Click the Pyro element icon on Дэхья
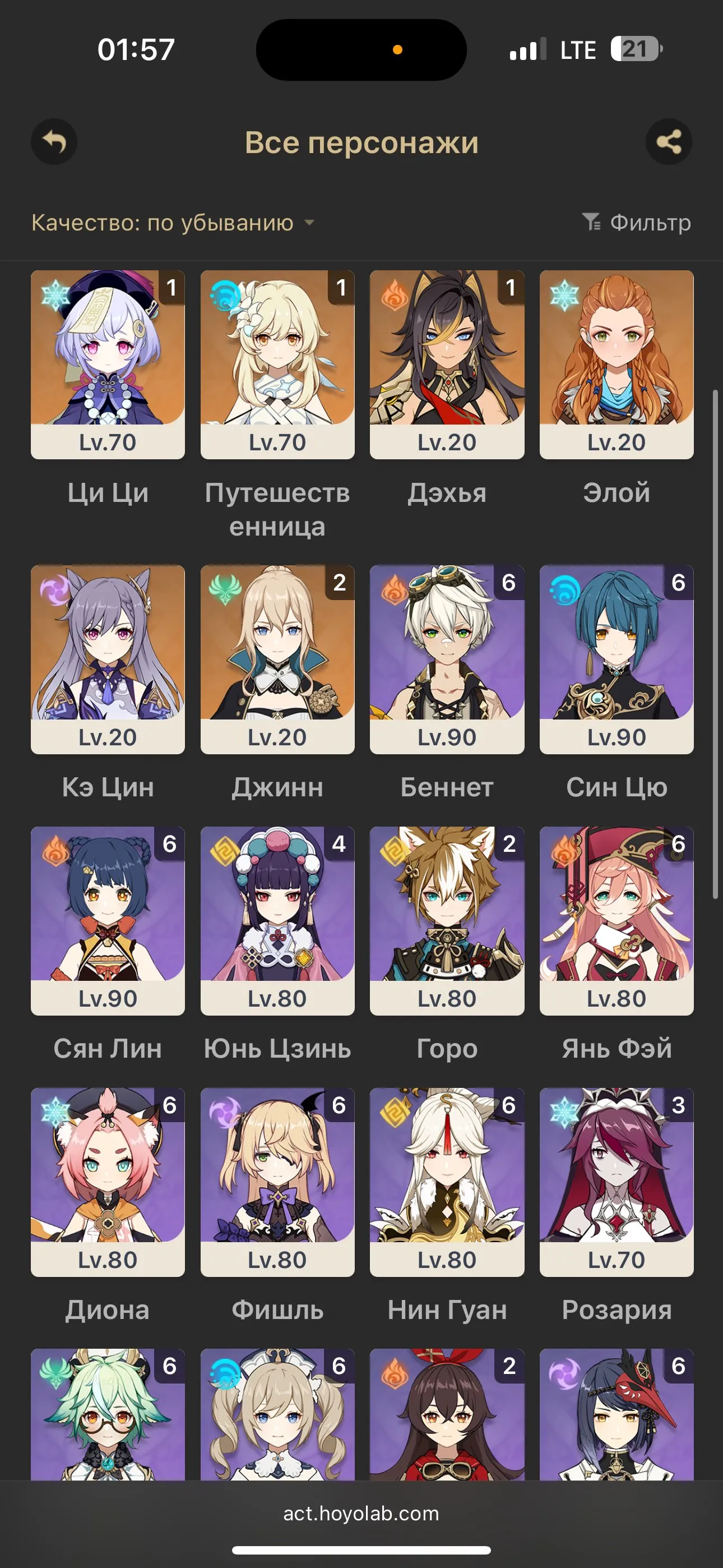723x1568 pixels. point(395,294)
